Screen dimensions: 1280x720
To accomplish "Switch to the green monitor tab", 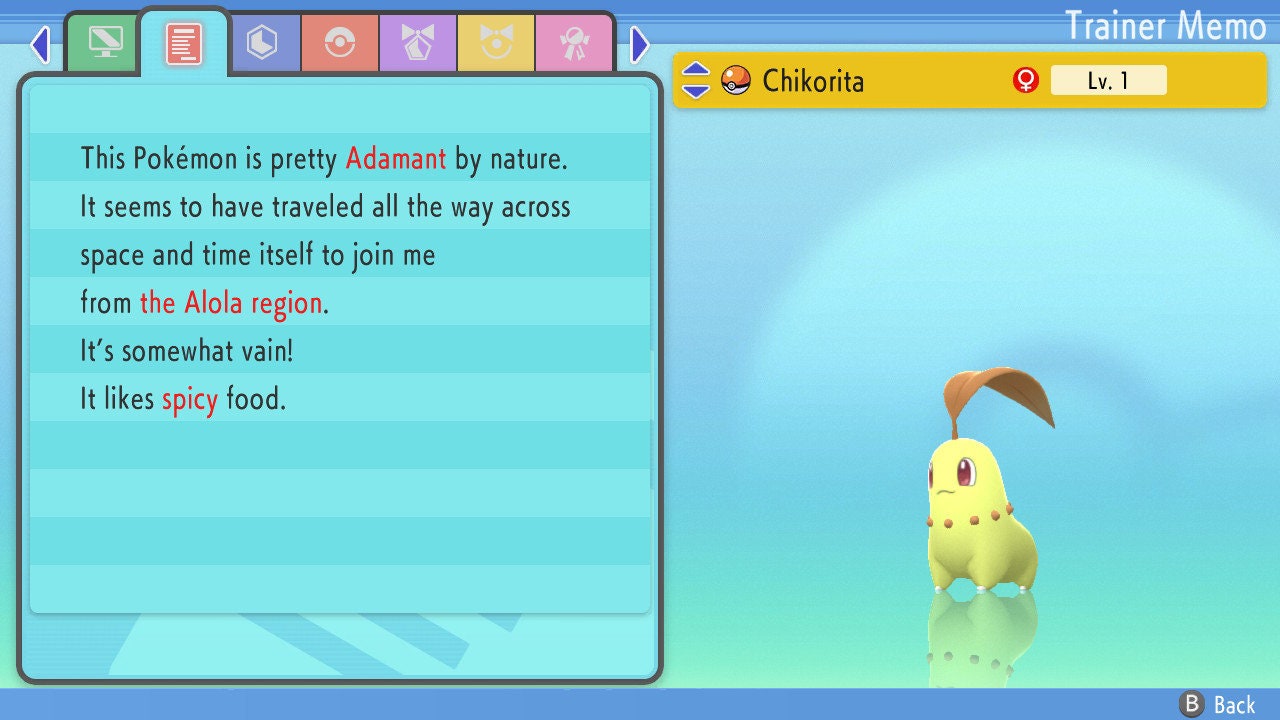I will pyautogui.click(x=105, y=43).
